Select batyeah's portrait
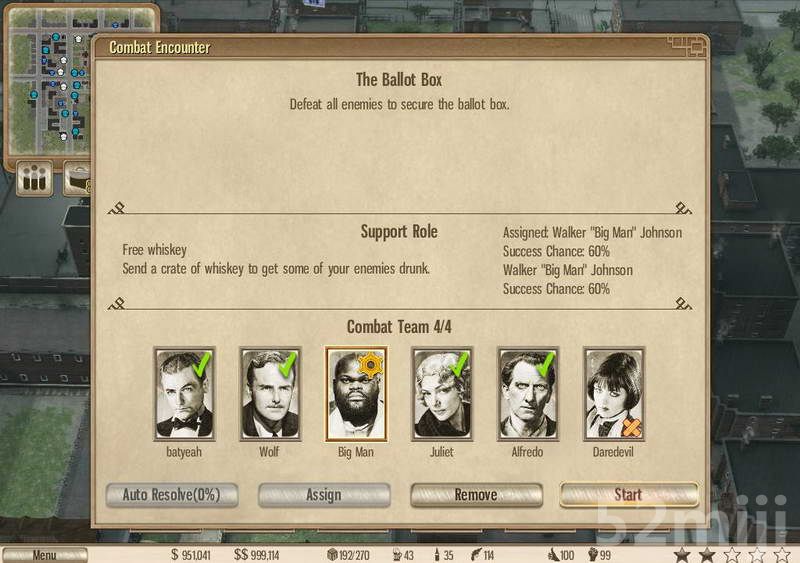This screenshot has height=563, width=800. (185, 394)
